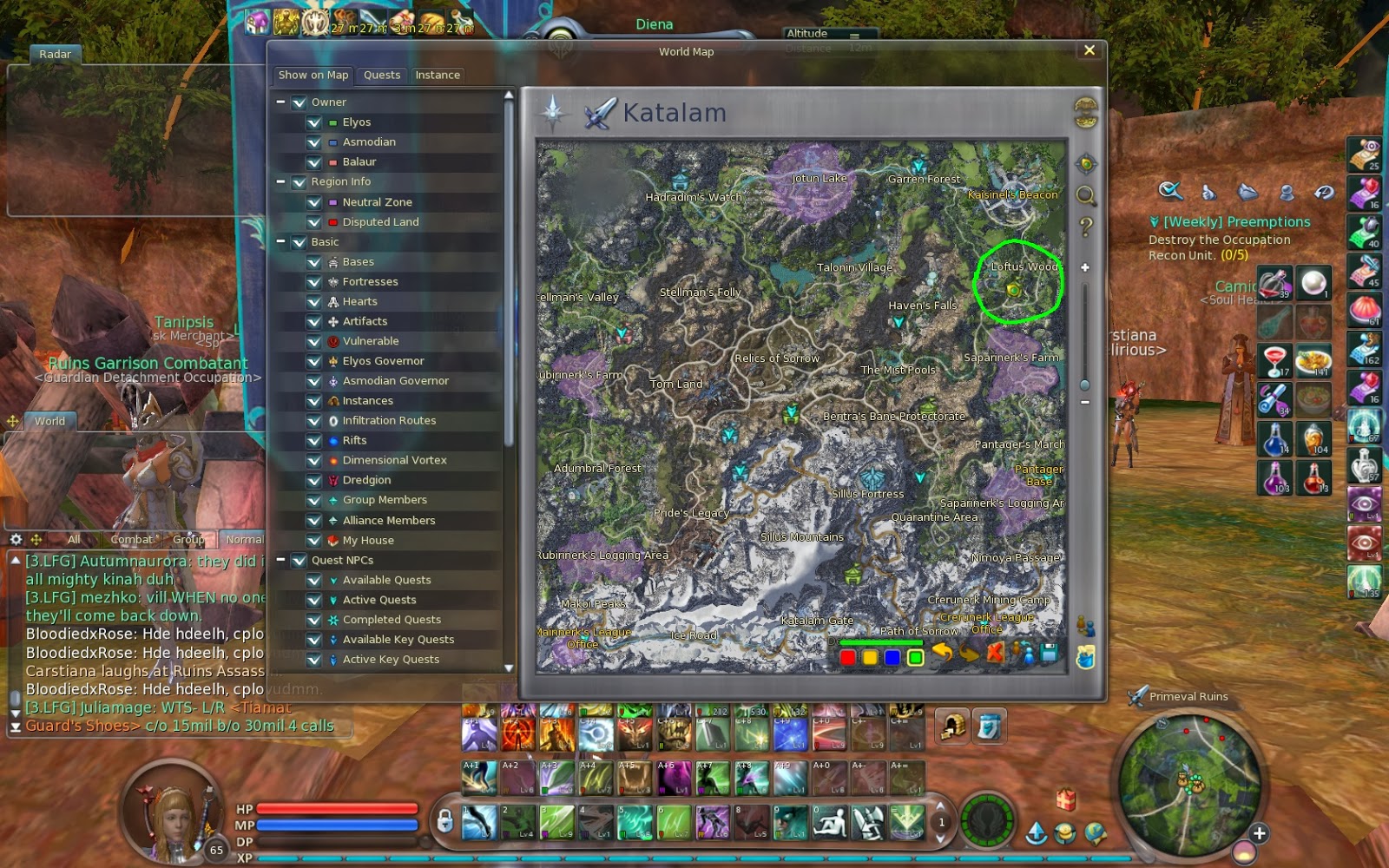Click the locate-me compass icon on map panel

1085,165
